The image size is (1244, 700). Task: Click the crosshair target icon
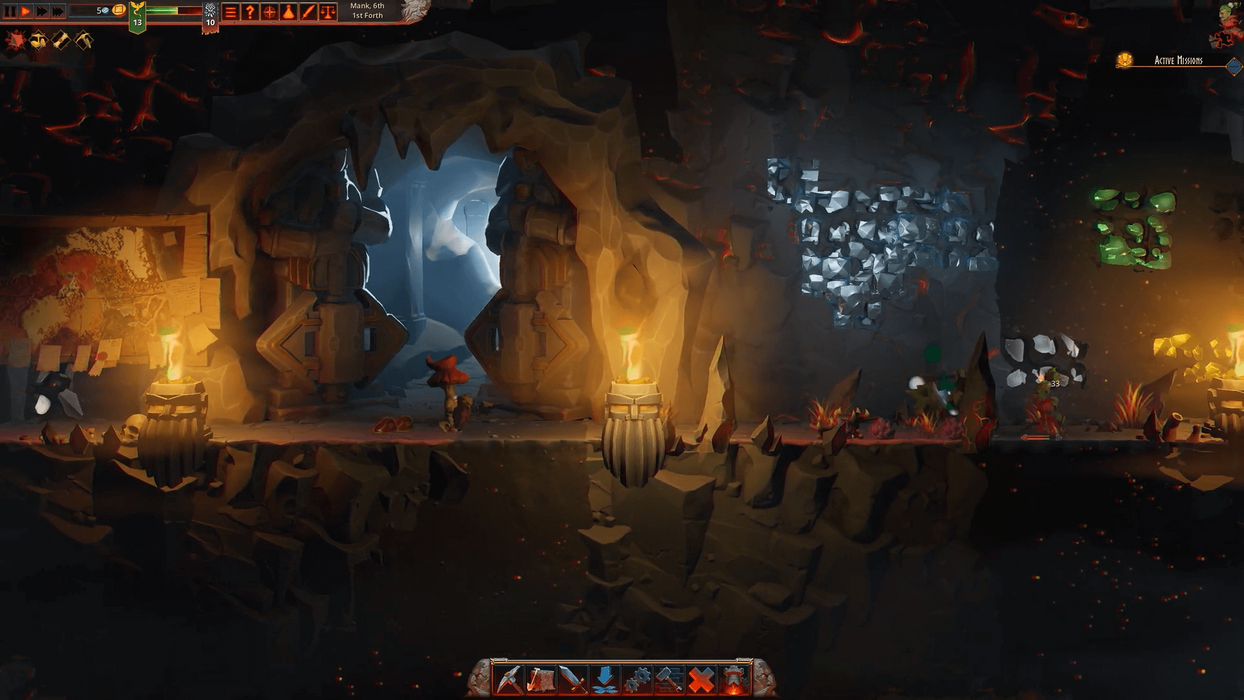pyautogui.click(x=269, y=12)
